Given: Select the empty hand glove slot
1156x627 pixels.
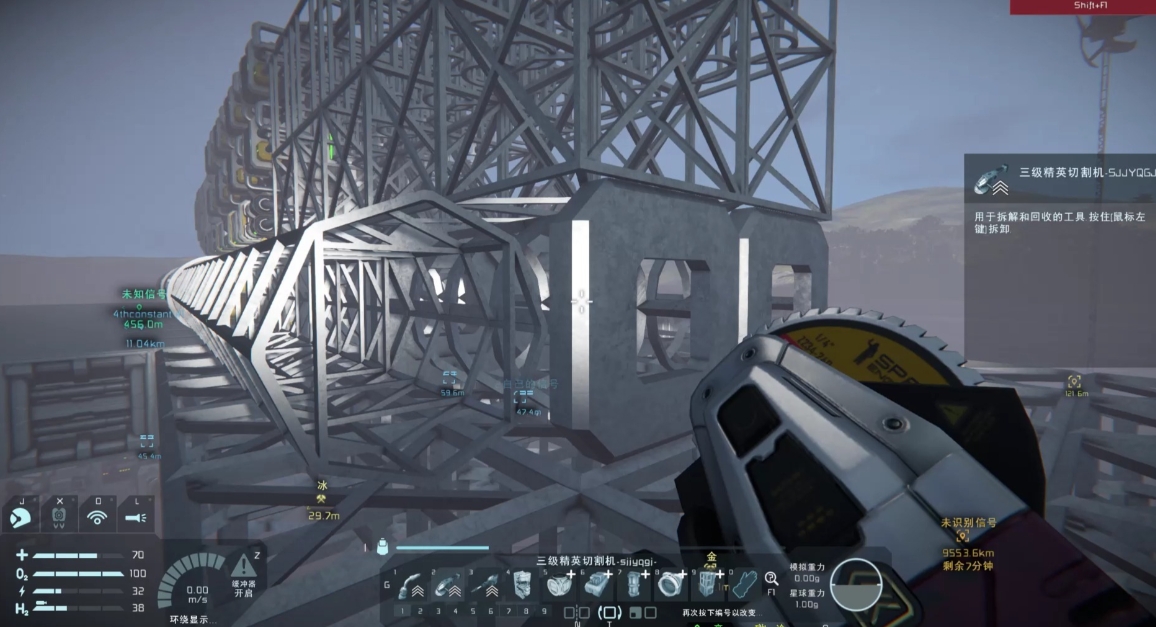Looking at the screenshot, I should pyautogui.click(x=742, y=584).
